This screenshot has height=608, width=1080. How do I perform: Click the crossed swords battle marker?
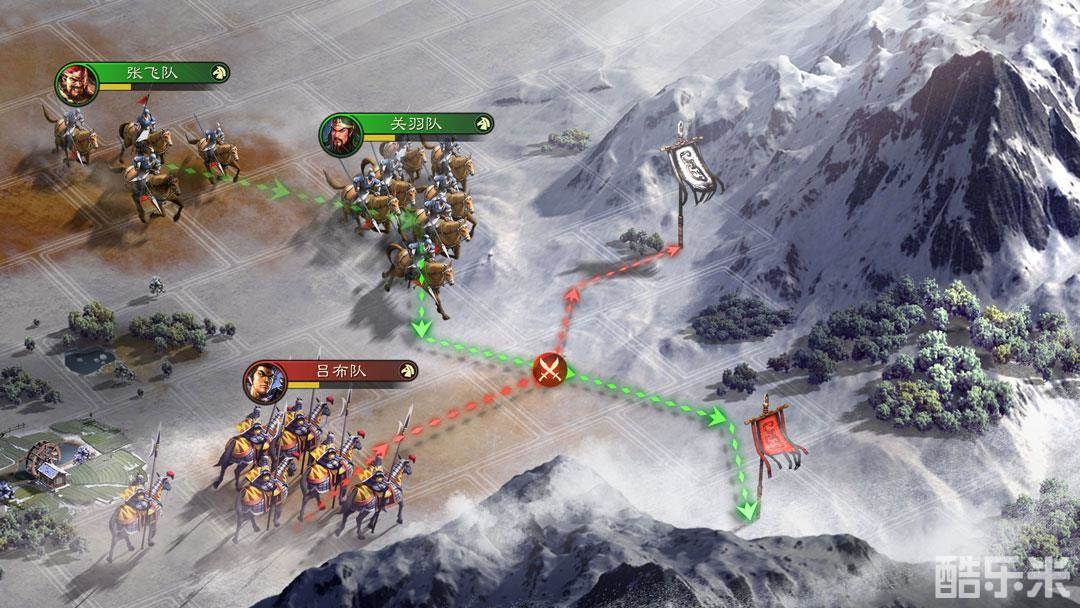[x=550, y=370]
